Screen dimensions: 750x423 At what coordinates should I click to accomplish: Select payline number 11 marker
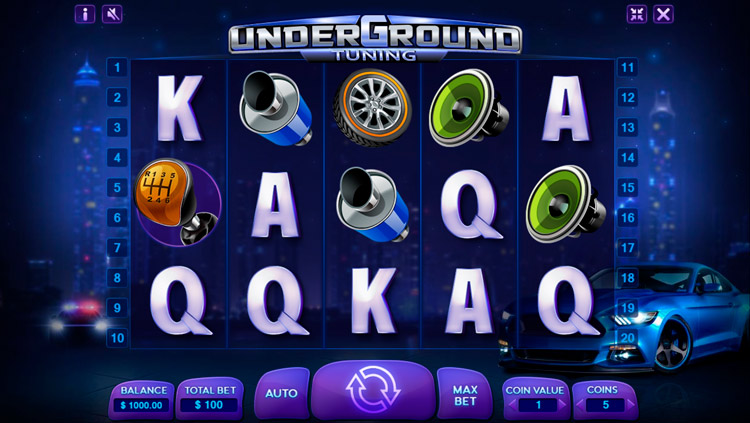pos(628,68)
